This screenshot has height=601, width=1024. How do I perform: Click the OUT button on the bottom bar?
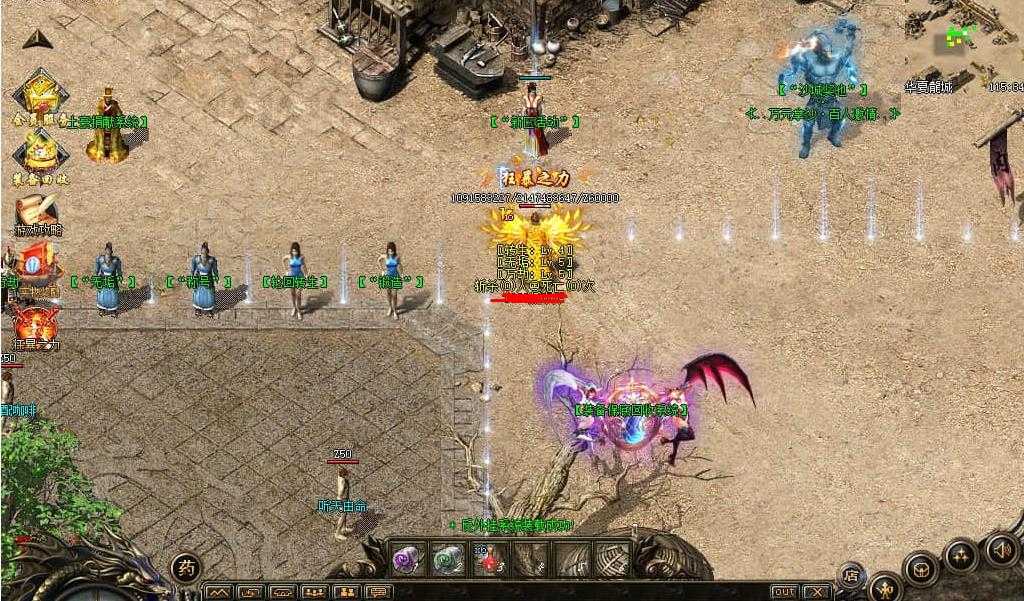click(784, 592)
